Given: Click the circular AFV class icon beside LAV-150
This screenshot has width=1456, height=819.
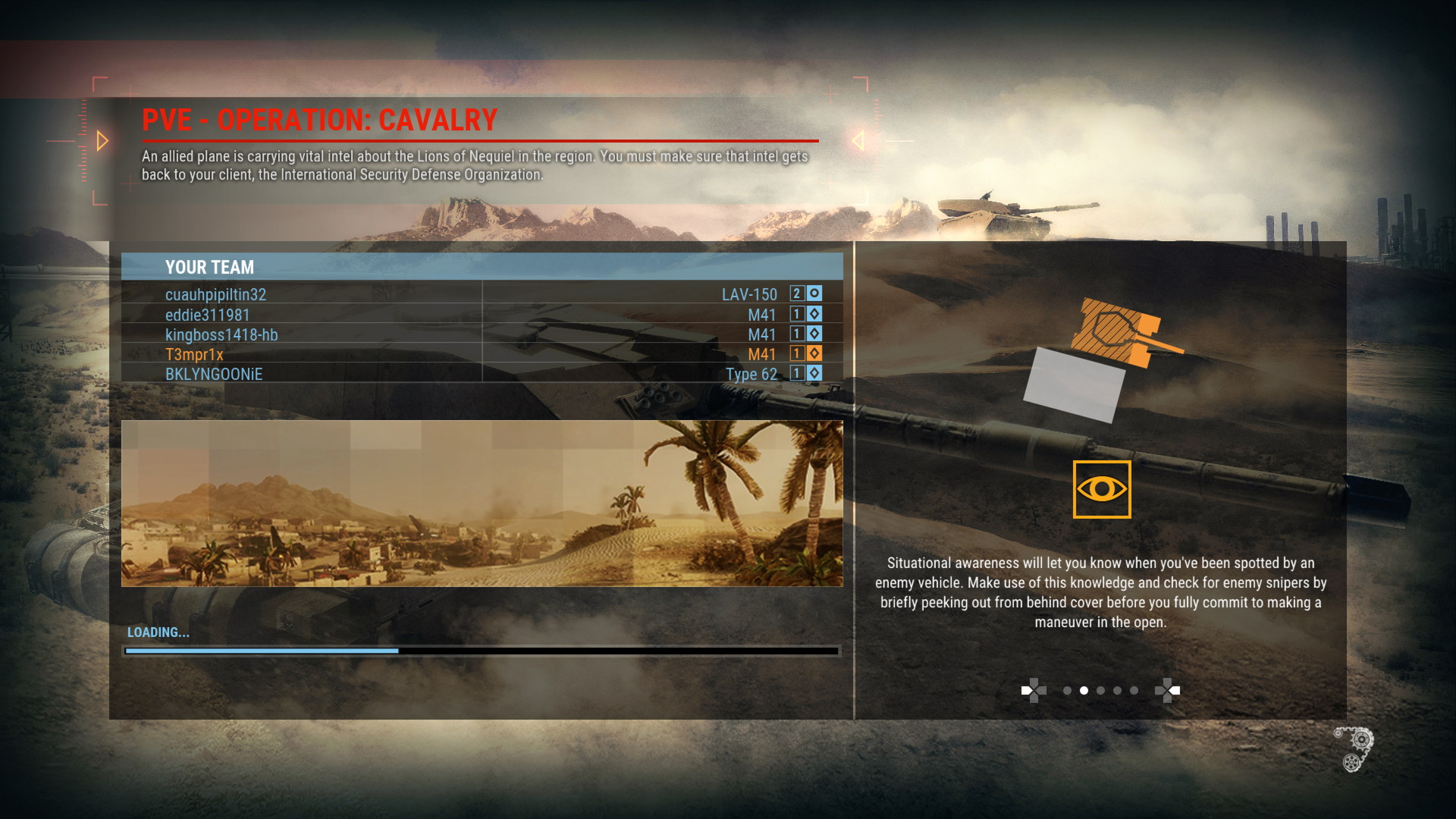Looking at the screenshot, I should click(814, 294).
